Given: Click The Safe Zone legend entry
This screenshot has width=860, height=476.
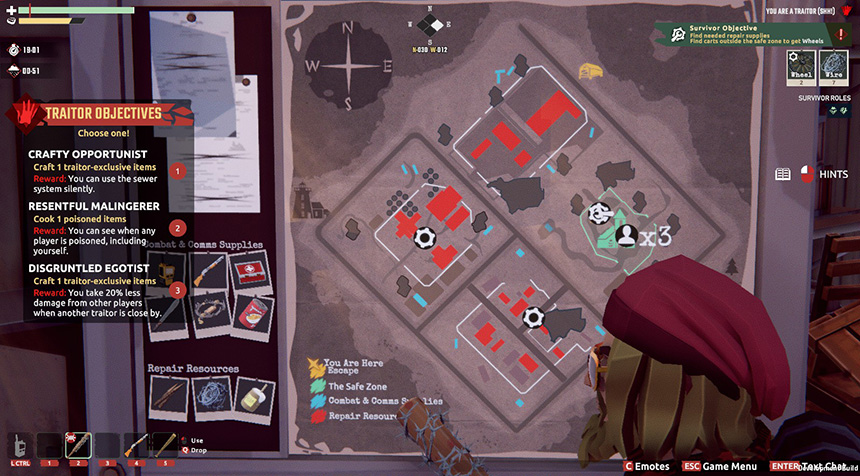Looking at the screenshot, I should coord(352,385).
